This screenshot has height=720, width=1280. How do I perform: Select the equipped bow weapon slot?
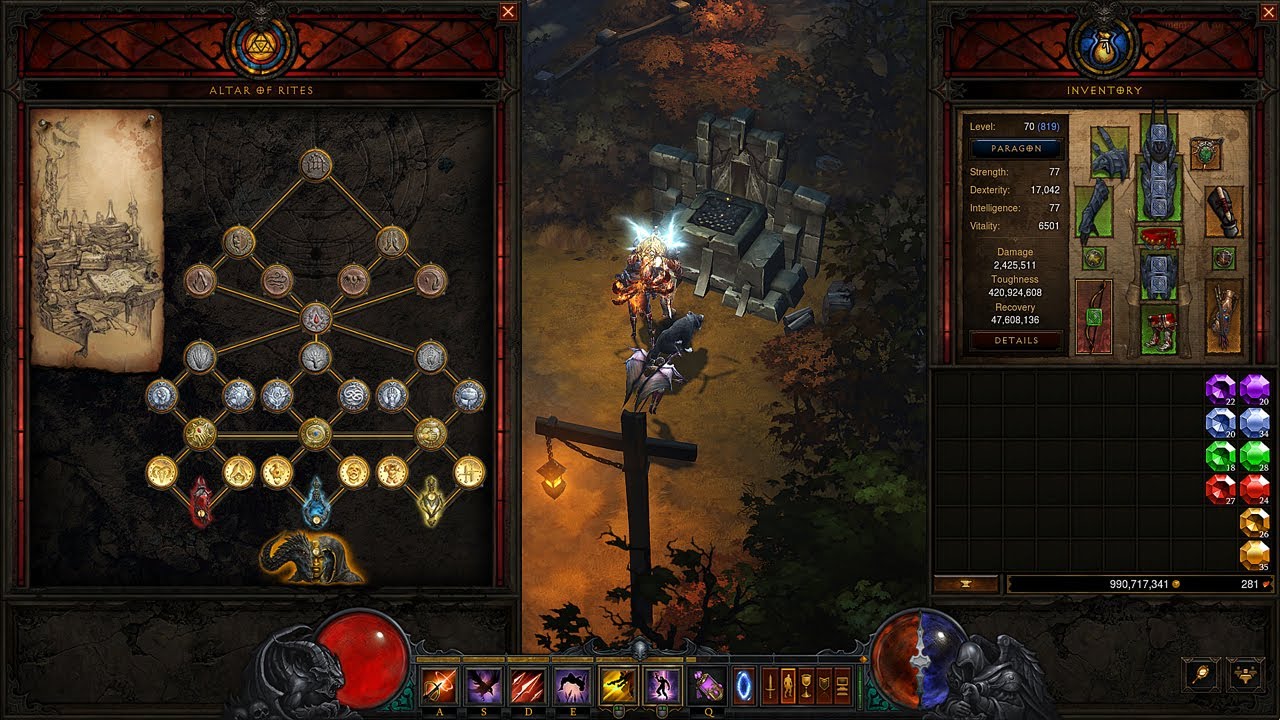pyautogui.click(x=1094, y=317)
